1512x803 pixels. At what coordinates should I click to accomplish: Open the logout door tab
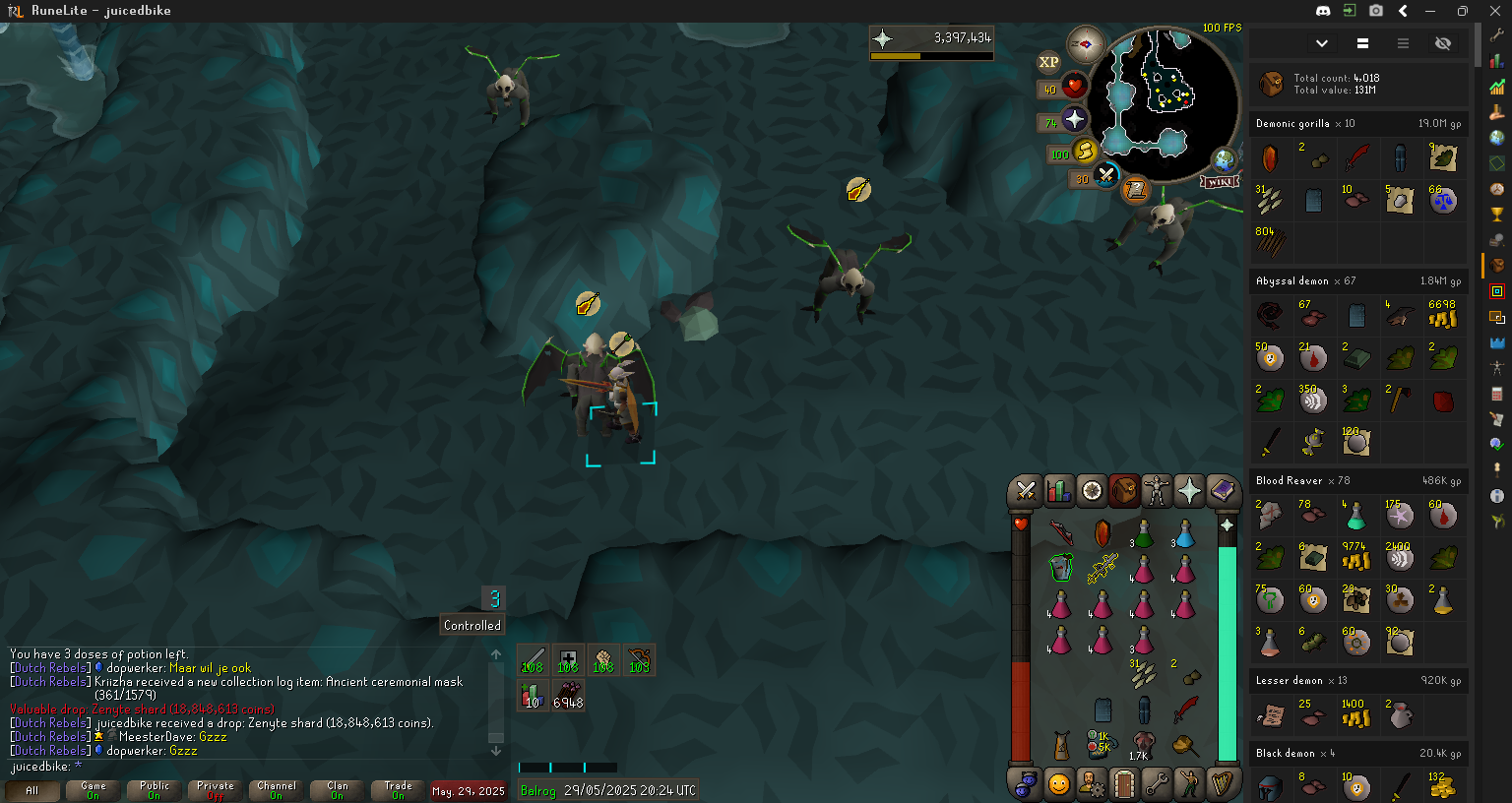point(1124,784)
